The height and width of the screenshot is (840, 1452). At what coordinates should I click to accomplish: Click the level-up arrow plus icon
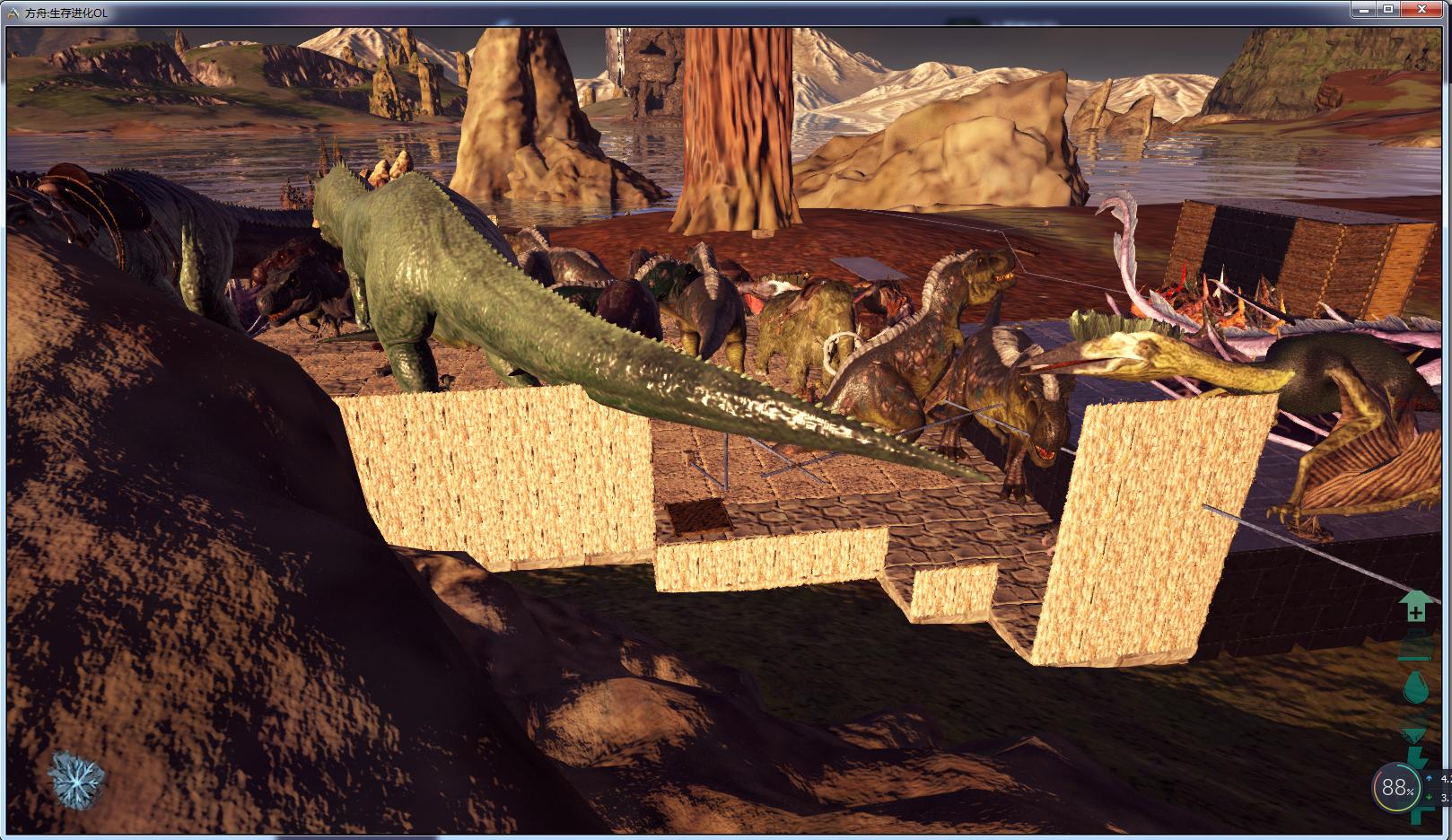[1415, 607]
